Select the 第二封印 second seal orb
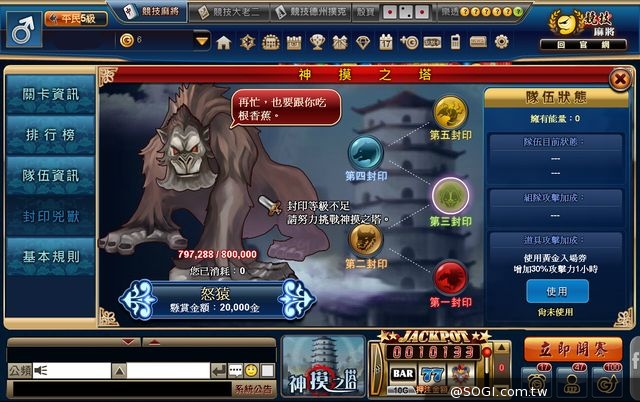This screenshot has height=402, width=640. point(364,240)
